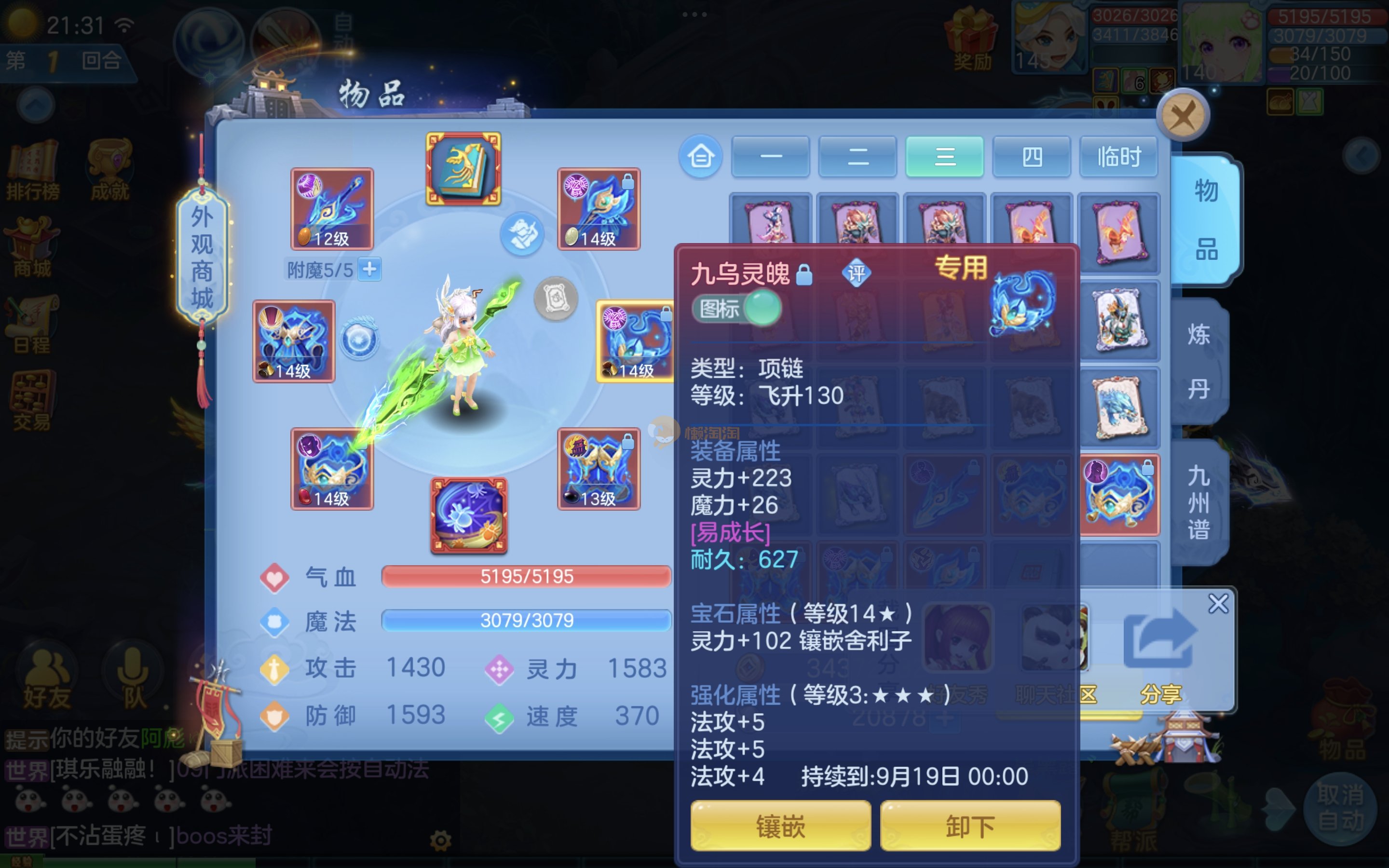Select bag page 四
The width and height of the screenshot is (1389, 868).
1032,156
